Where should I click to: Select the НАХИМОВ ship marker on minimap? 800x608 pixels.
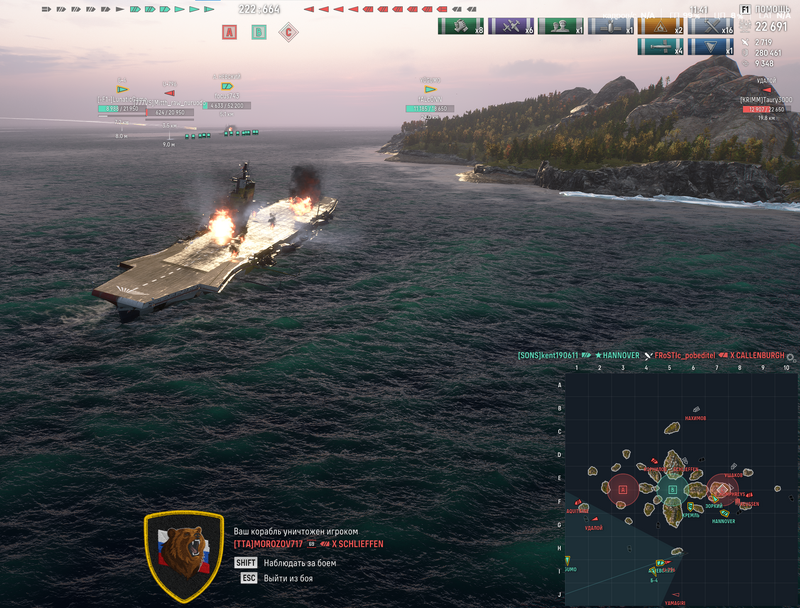tap(695, 408)
